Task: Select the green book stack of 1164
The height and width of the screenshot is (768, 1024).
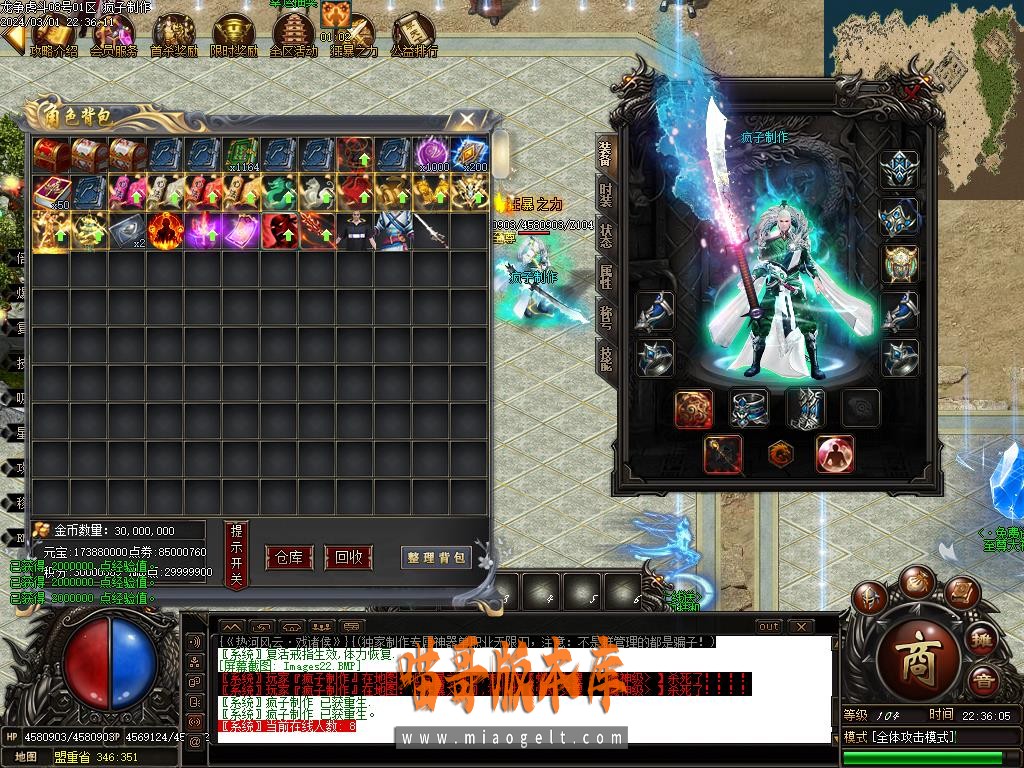Action: pos(241,154)
